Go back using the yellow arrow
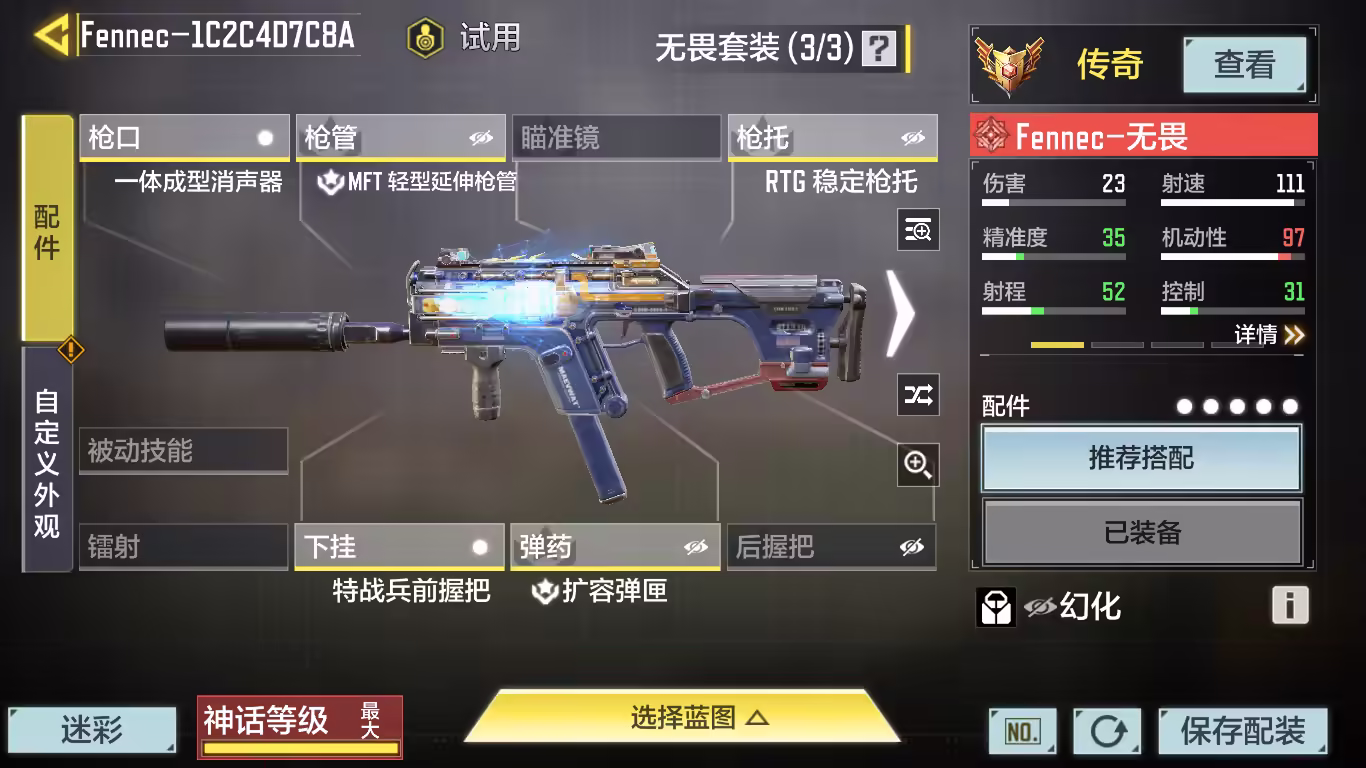This screenshot has width=1366, height=768. [50, 36]
